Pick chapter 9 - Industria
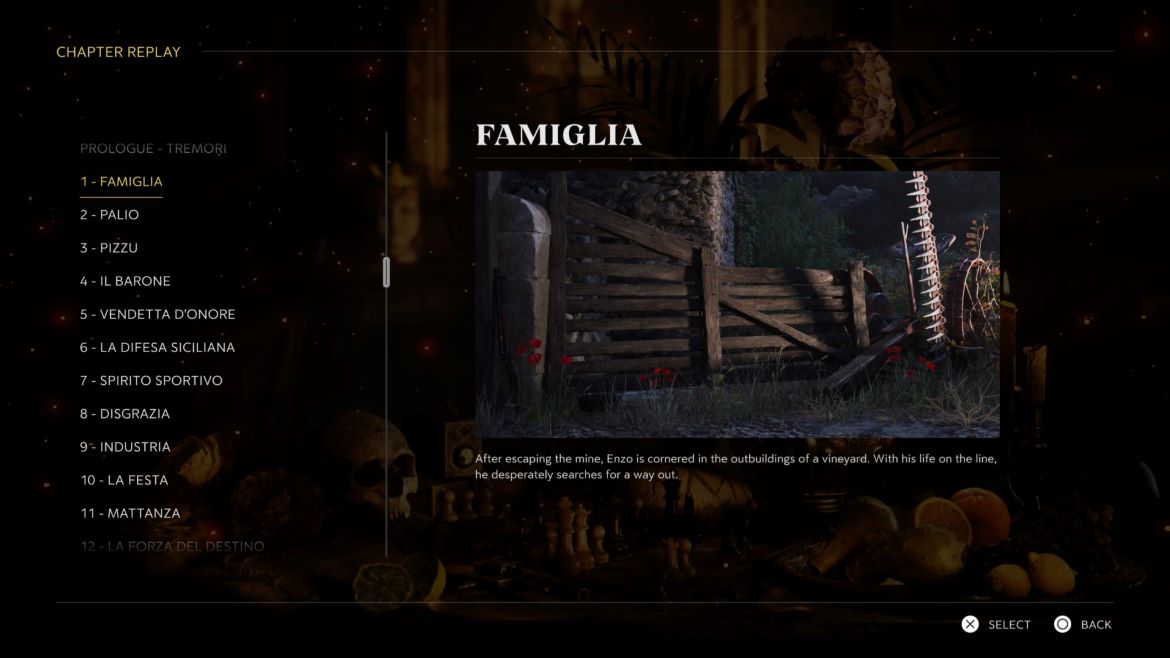Screen dimensions: 1170x658 point(125,446)
